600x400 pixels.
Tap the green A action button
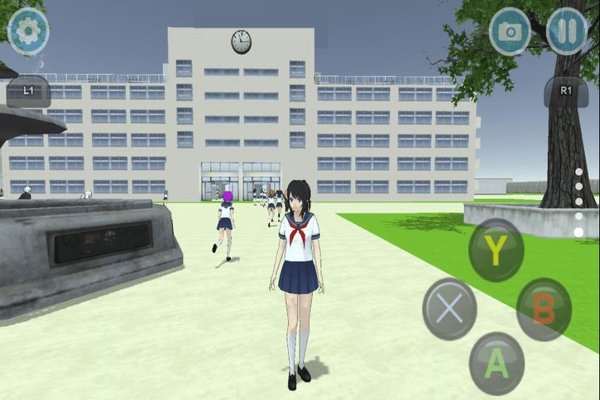pyautogui.click(x=497, y=363)
